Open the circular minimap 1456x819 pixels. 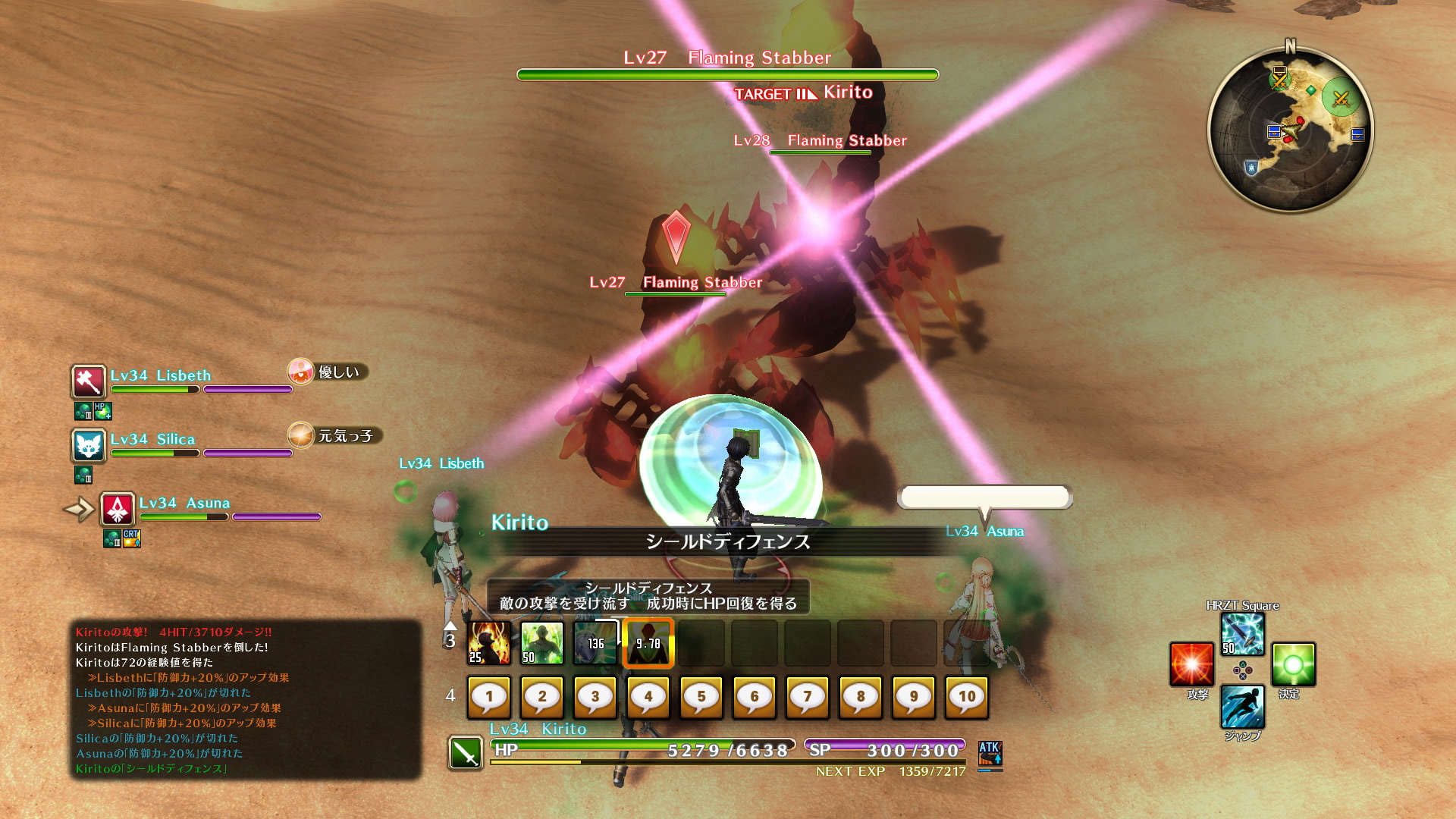tap(1290, 129)
